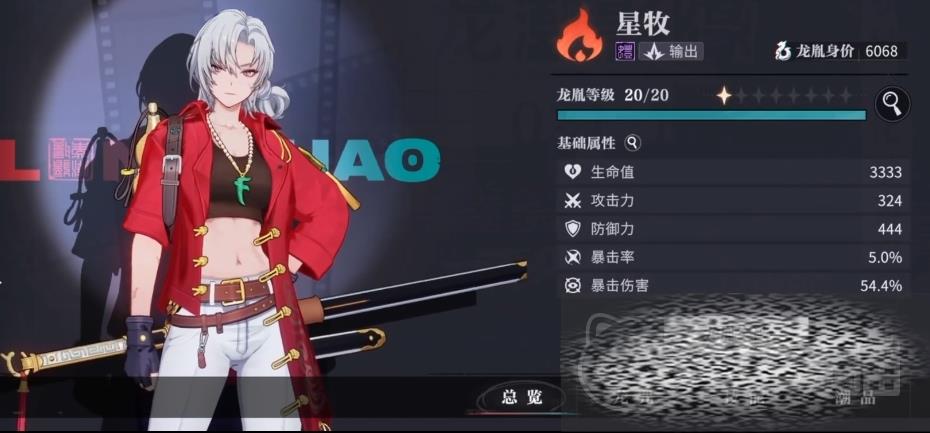The image size is (930, 433).
Task: Open the 龙胤身价 value badge
Action: (x=837, y=52)
